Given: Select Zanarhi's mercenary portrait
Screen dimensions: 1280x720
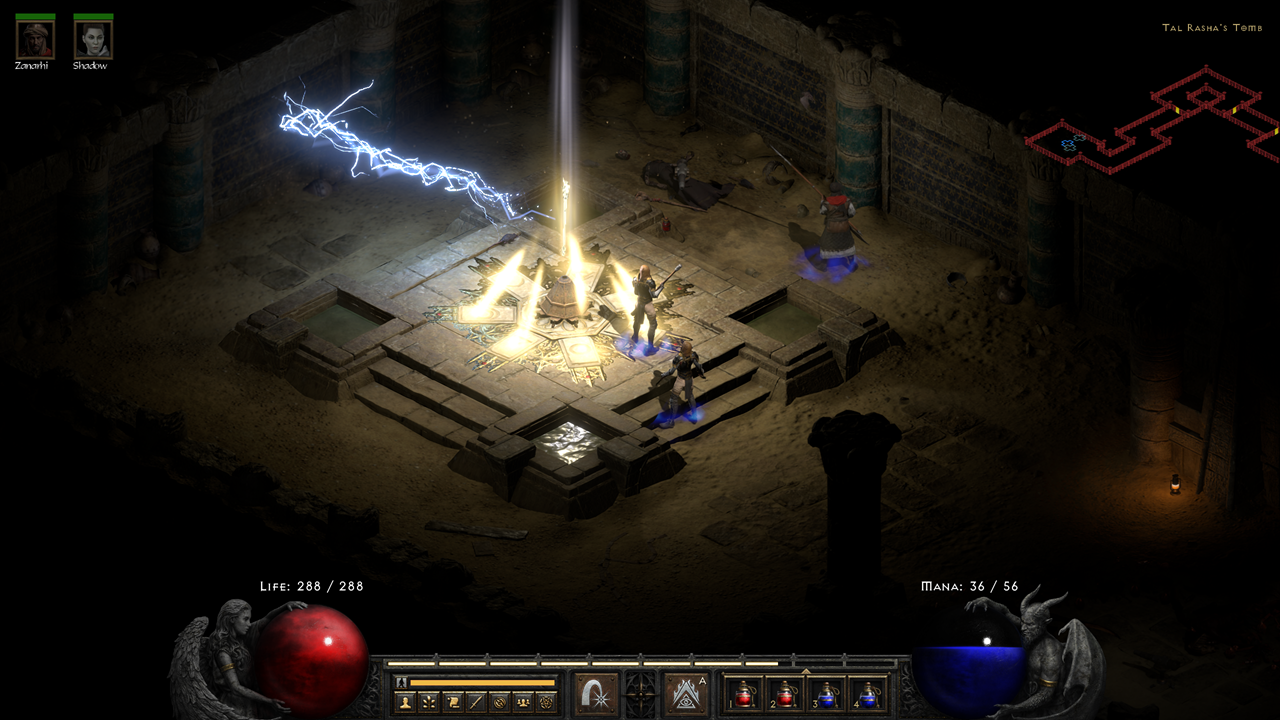Looking at the screenshot, I should pos(35,40).
